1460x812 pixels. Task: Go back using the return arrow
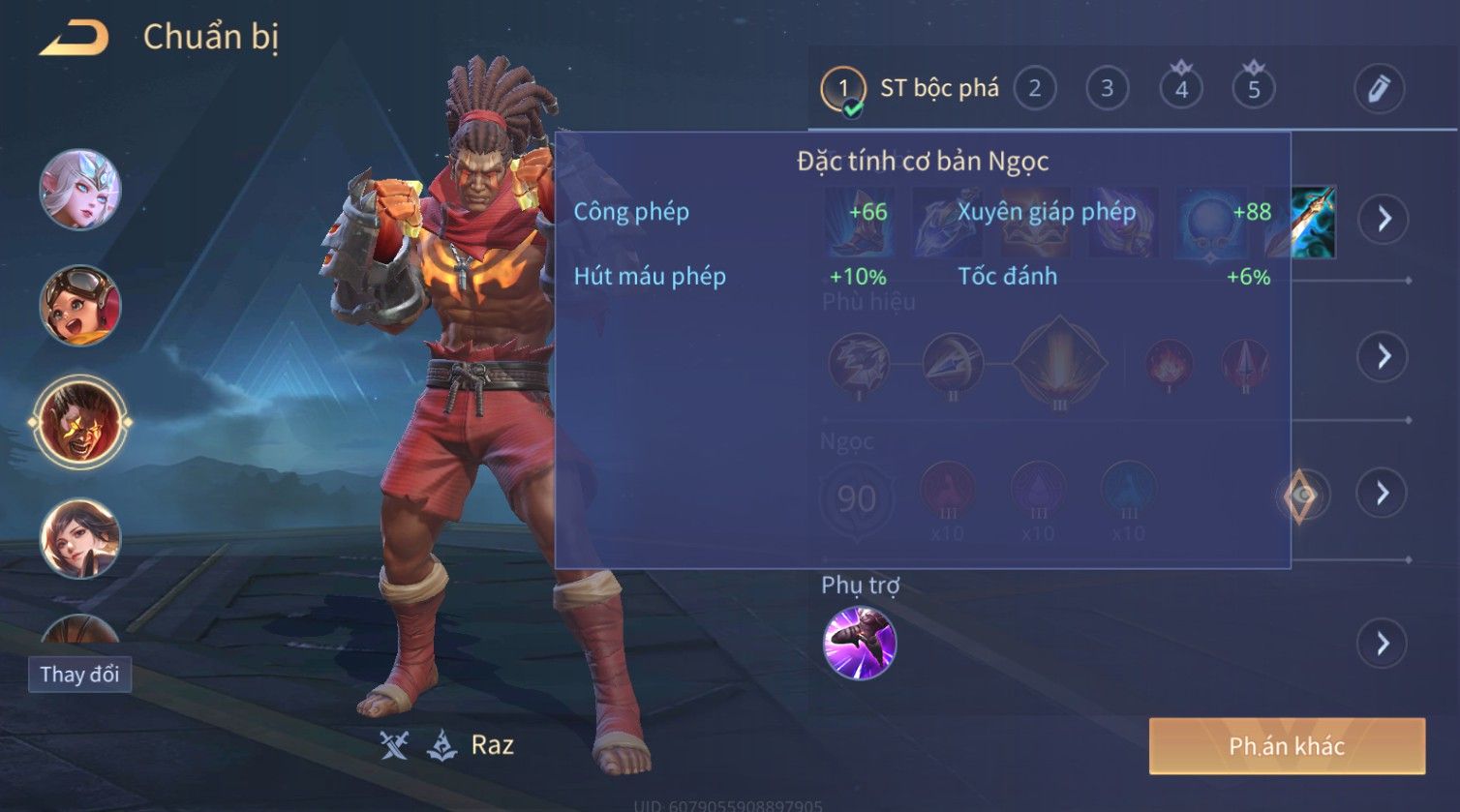[74, 39]
